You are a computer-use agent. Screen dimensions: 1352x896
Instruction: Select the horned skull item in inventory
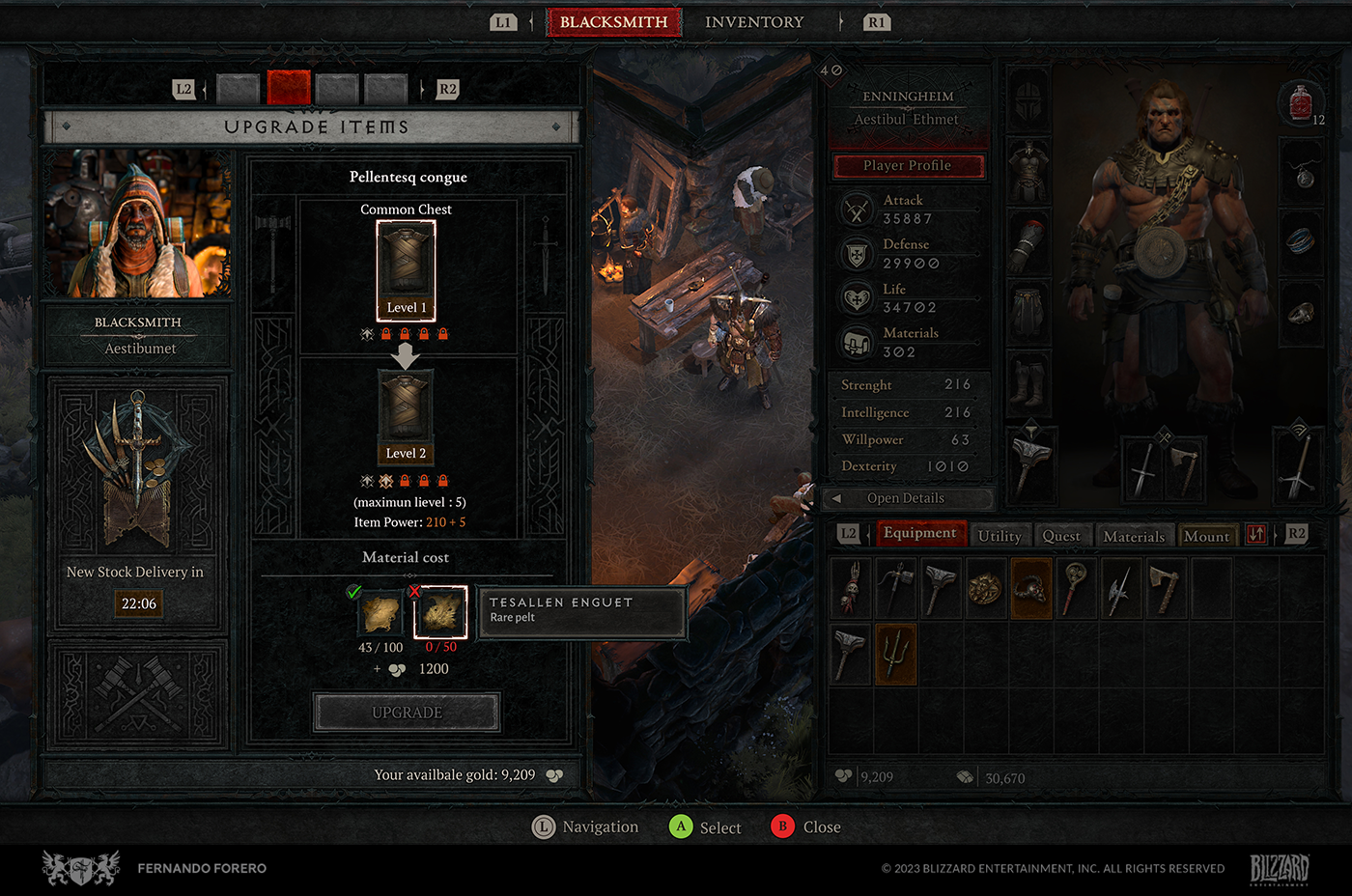pos(1030,588)
